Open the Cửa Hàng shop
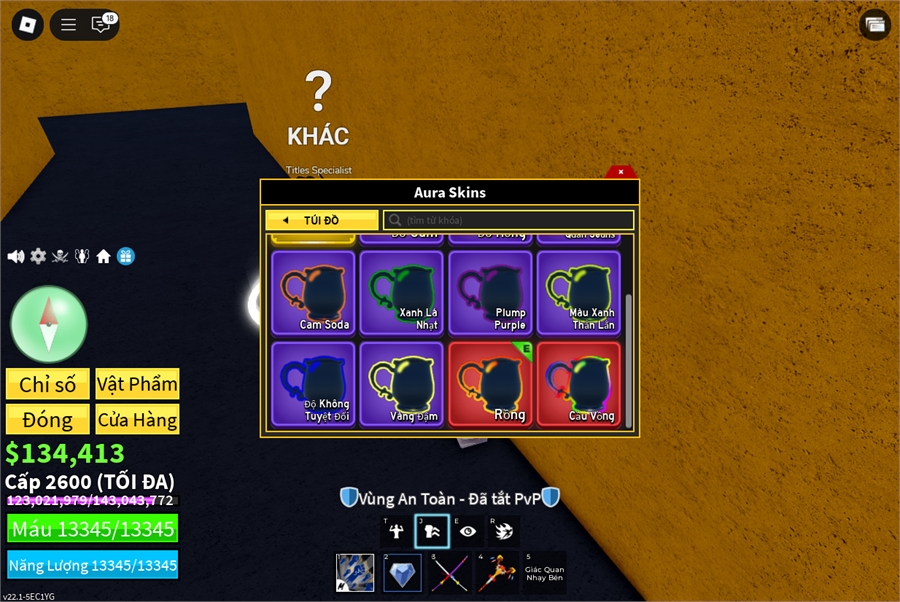Image resolution: width=900 pixels, height=602 pixels. [x=138, y=419]
